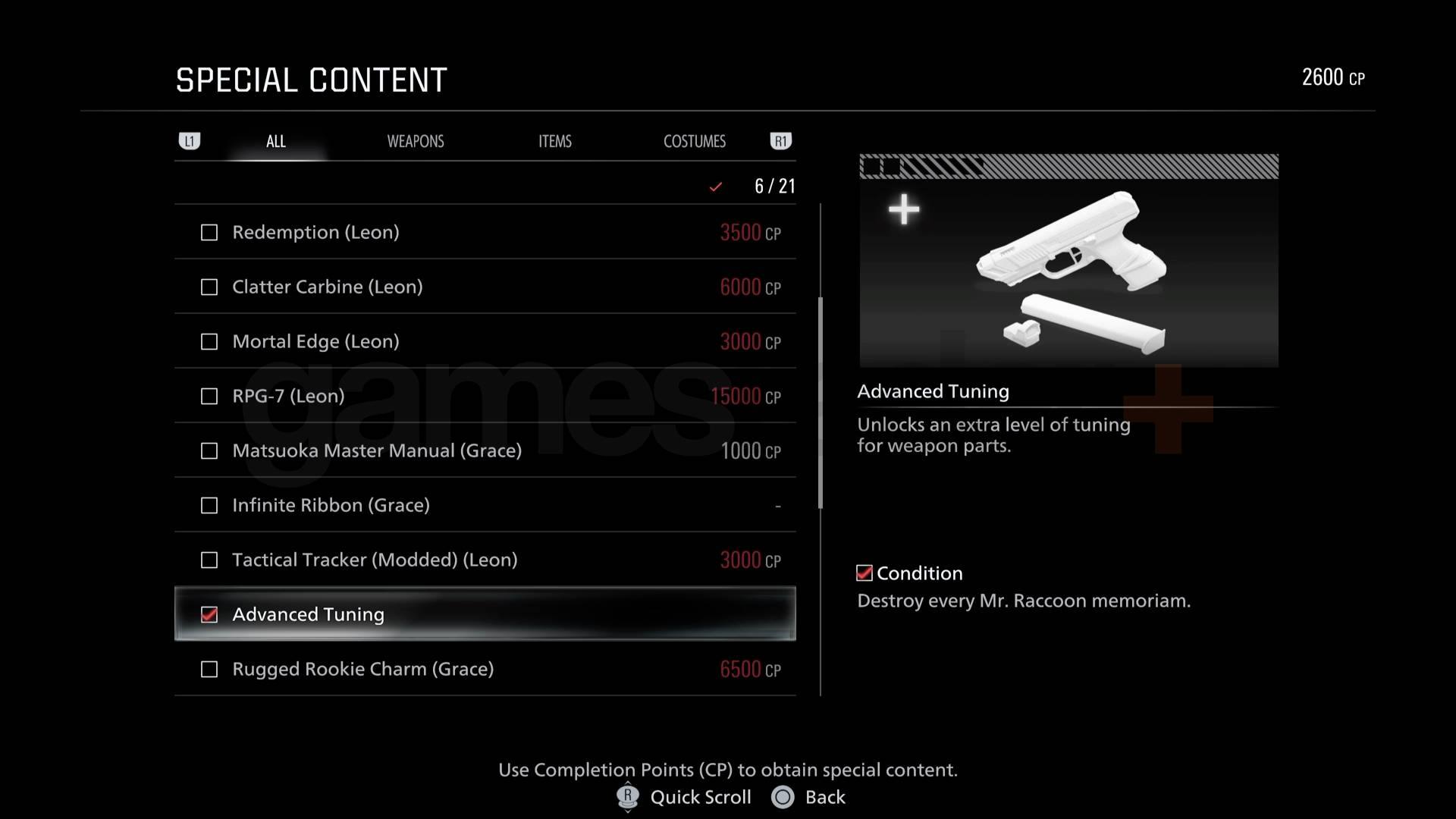Viewport: 1456px width, 819px height.
Task: Click the Back button label
Action: pyautogui.click(x=824, y=797)
